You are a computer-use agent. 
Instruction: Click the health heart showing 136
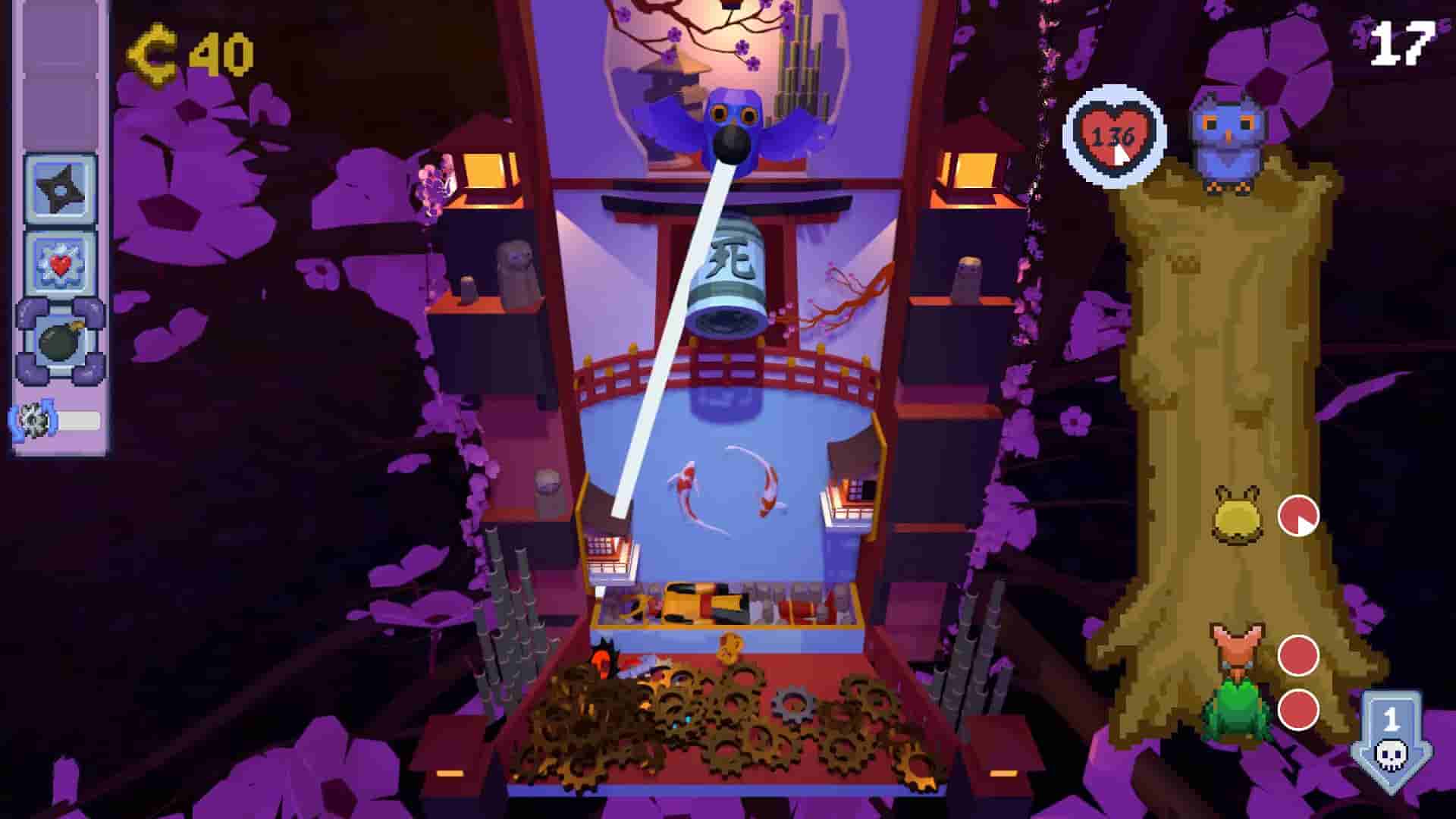1112,135
